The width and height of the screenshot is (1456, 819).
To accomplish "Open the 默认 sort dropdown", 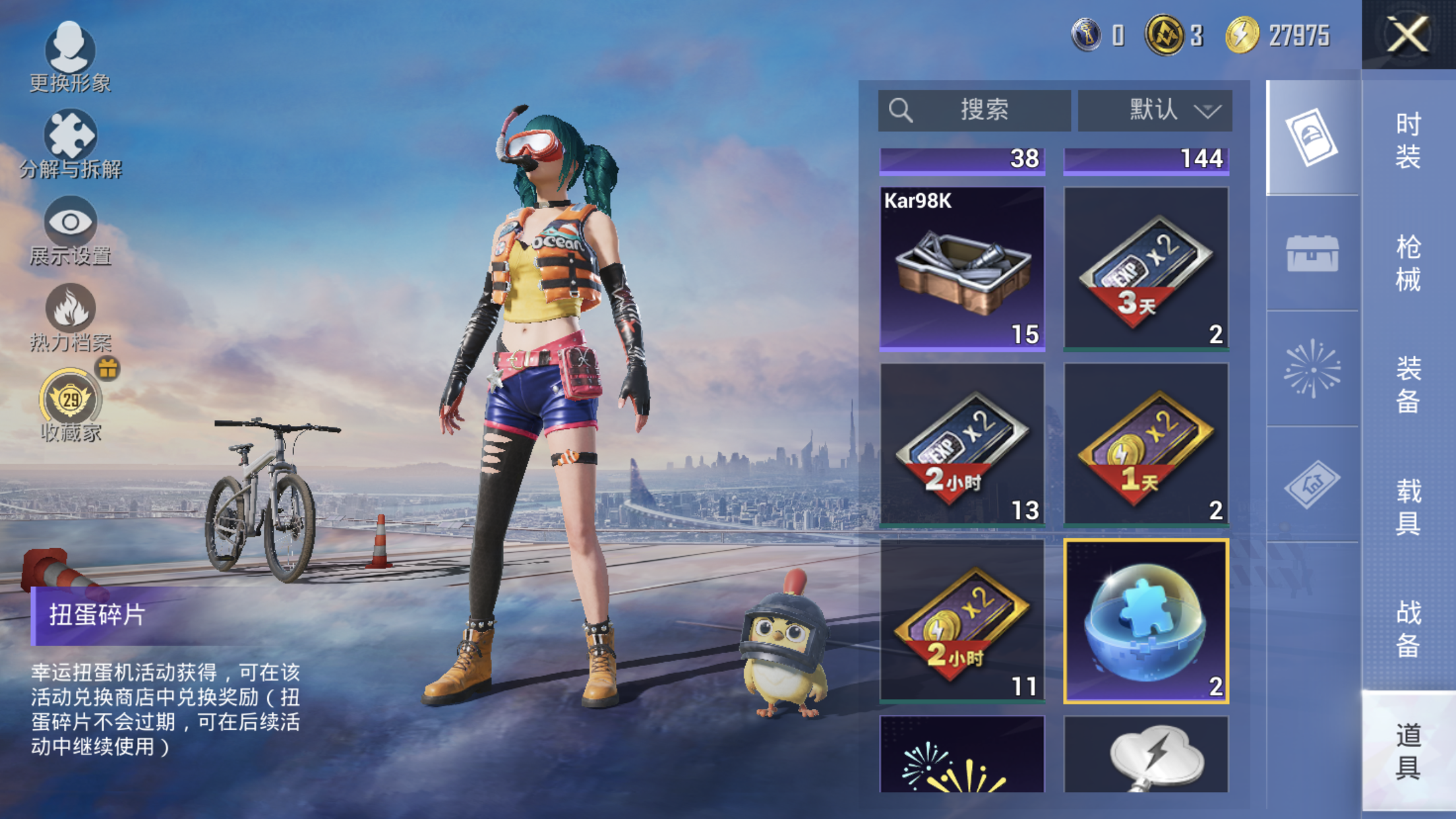I will pos(1155,110).
